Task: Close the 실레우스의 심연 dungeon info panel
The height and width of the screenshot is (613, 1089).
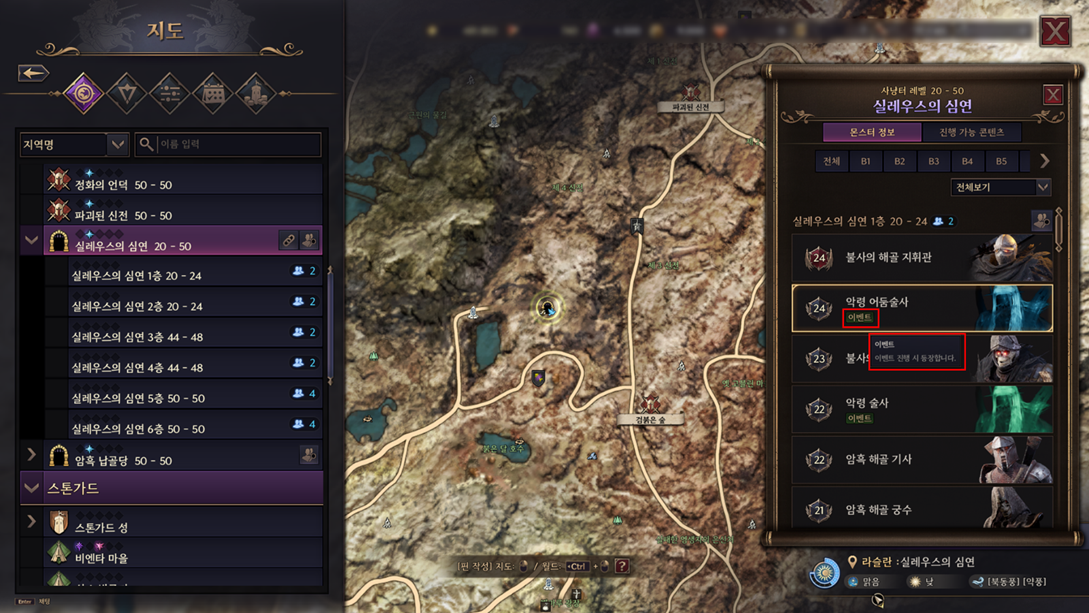Action: click(1052, 95)
